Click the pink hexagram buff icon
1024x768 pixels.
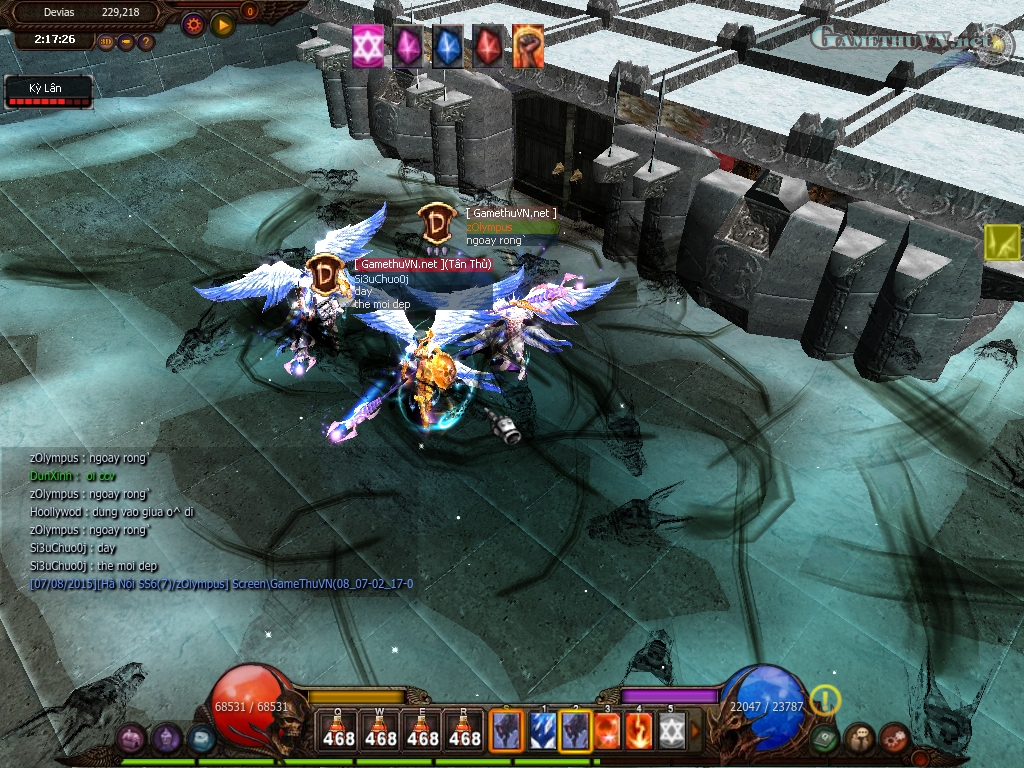[x=367, y=47]
